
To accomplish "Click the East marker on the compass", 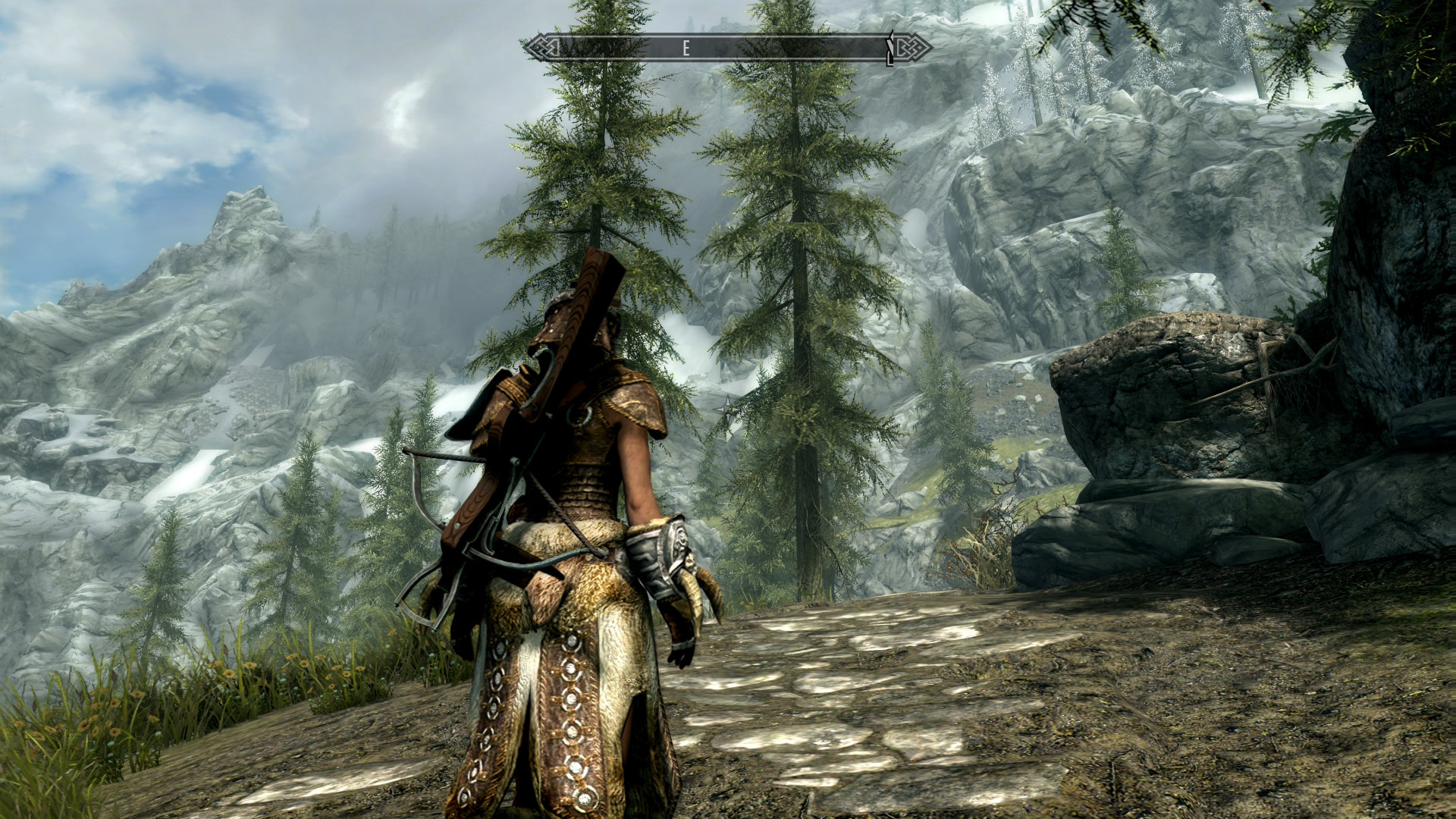I will (x=686, y=49).
